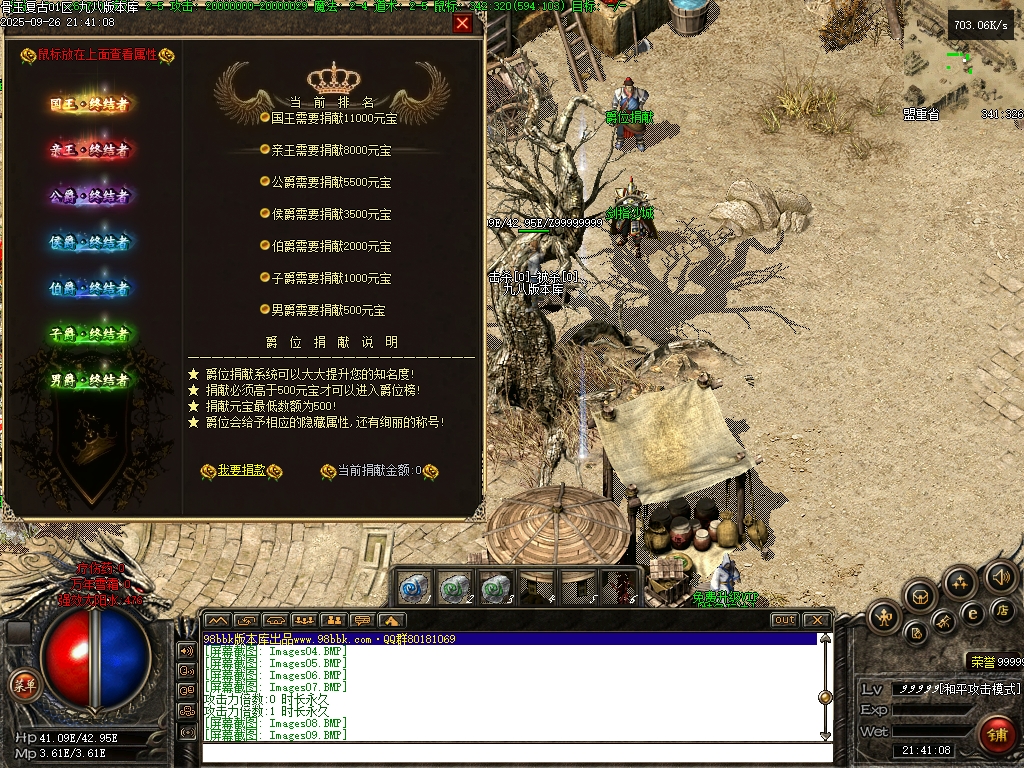Image resolution: width=1024 pixels, height=768 pixels.
Task: Open the character figure icon
Action: tap(884, 617)
